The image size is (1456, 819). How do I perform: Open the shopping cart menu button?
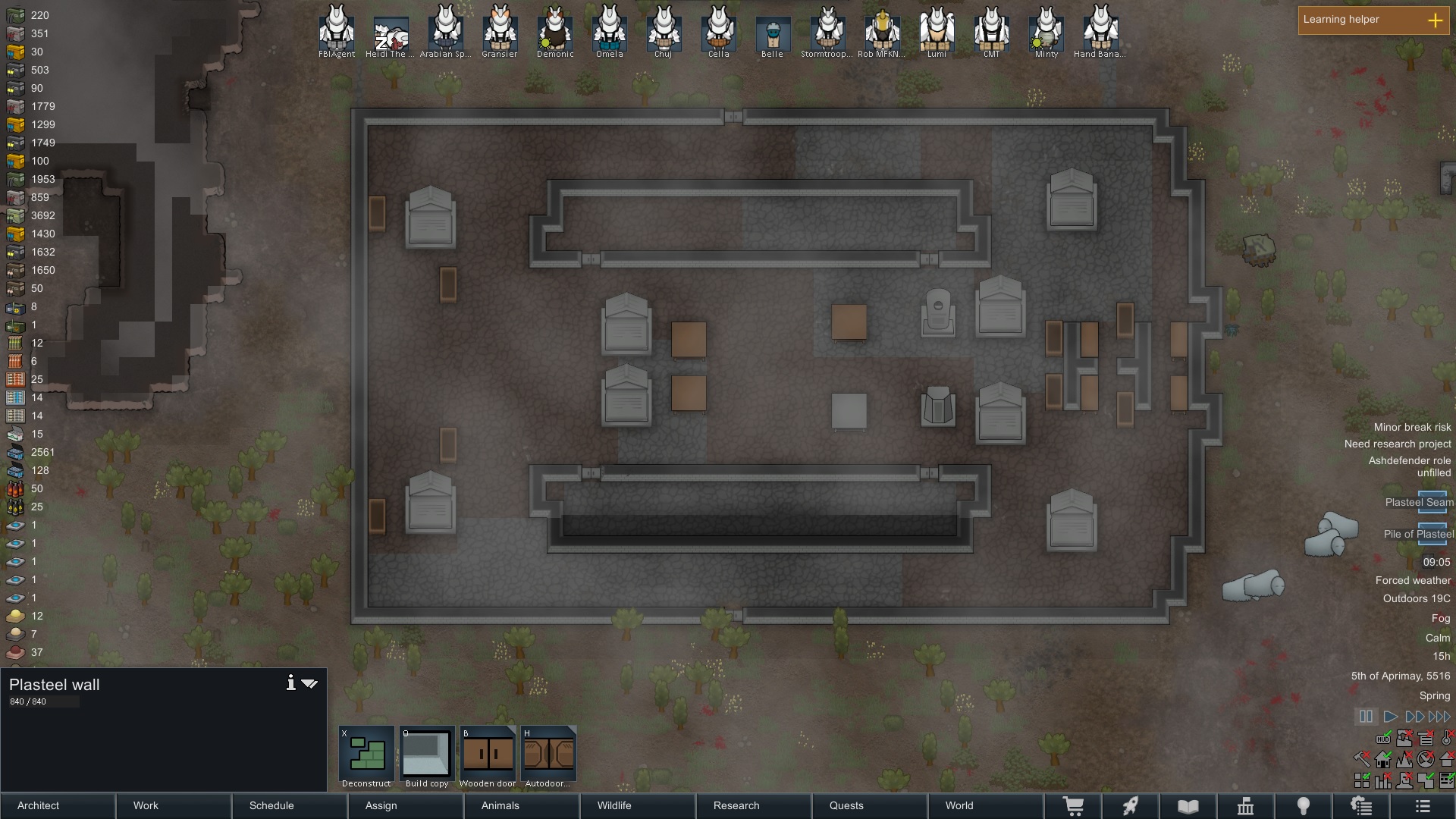pyautogui.click(x=1073, y=806)
